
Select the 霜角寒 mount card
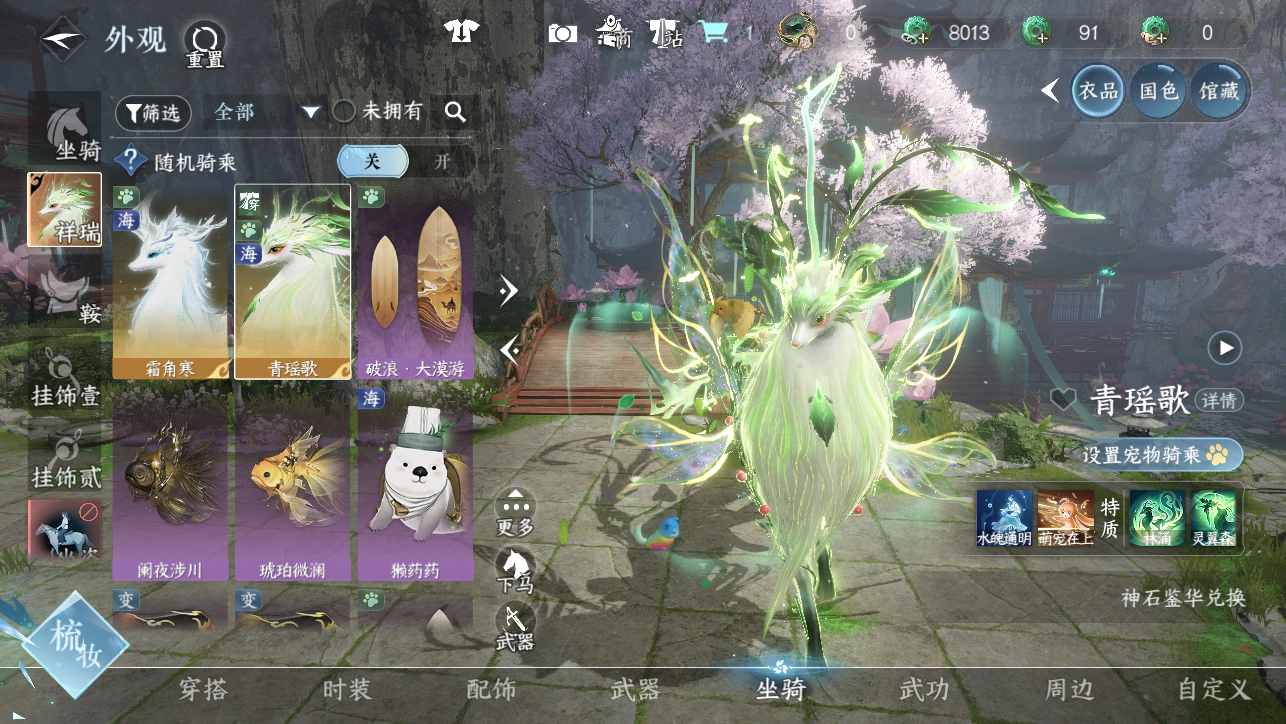(171, 282)
